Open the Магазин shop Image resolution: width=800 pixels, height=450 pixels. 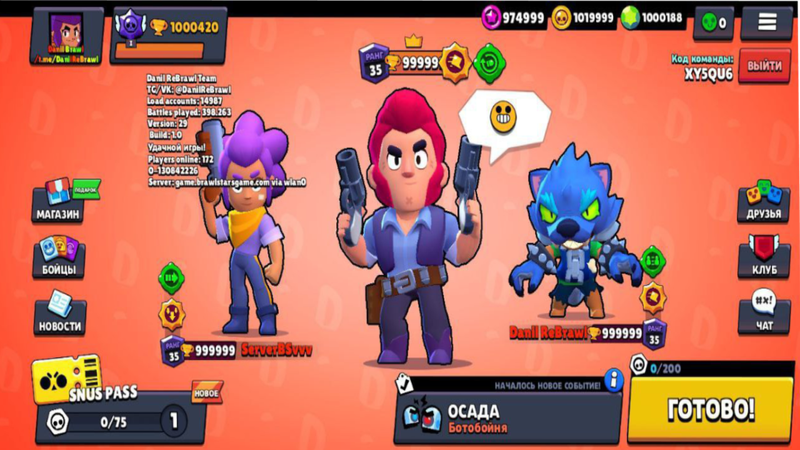point(59,201)
